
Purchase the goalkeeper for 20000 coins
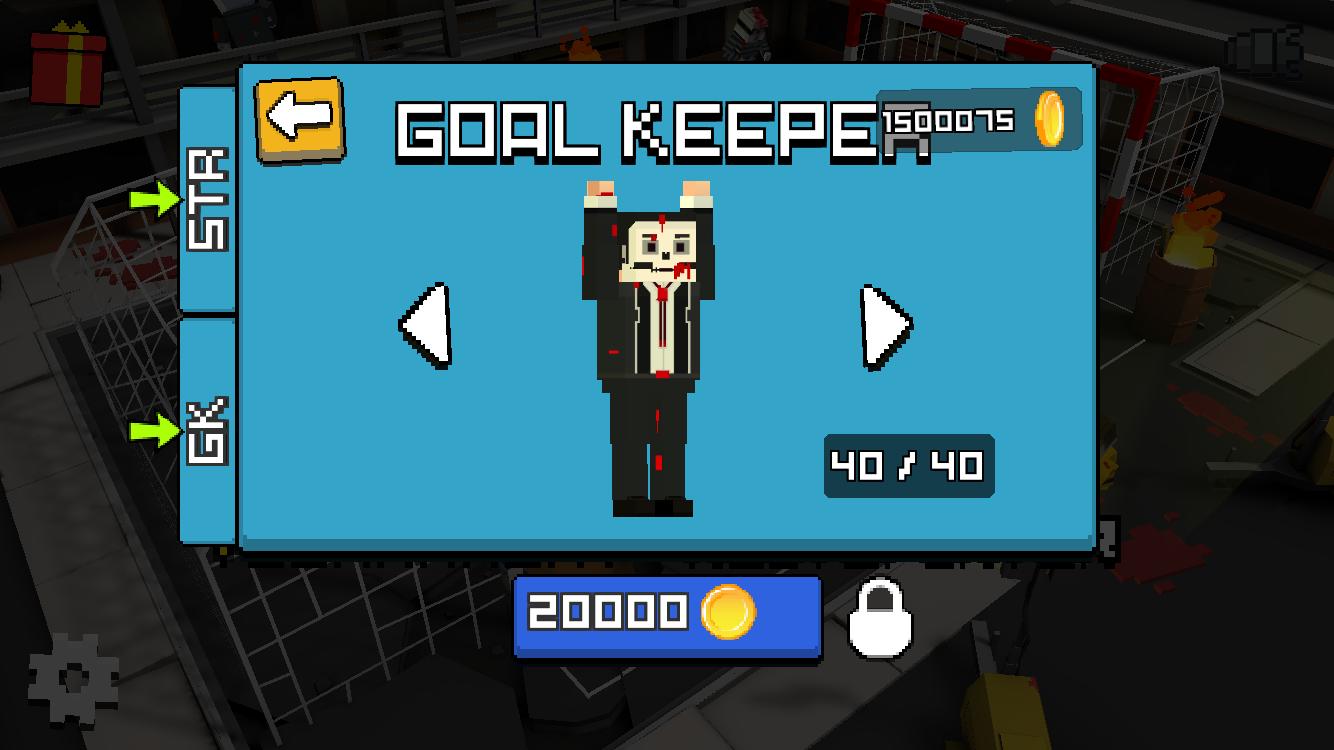pyautogui.click(x=665, y=617)
